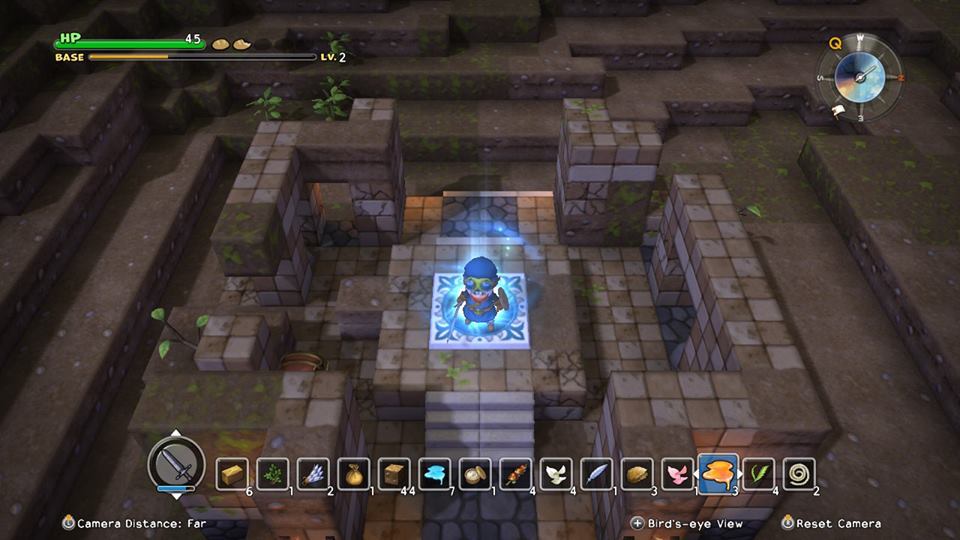The height and width of the screenshot is (540, 960).
Task: Select the straw block hotbar slot
Action: point(232,474)
